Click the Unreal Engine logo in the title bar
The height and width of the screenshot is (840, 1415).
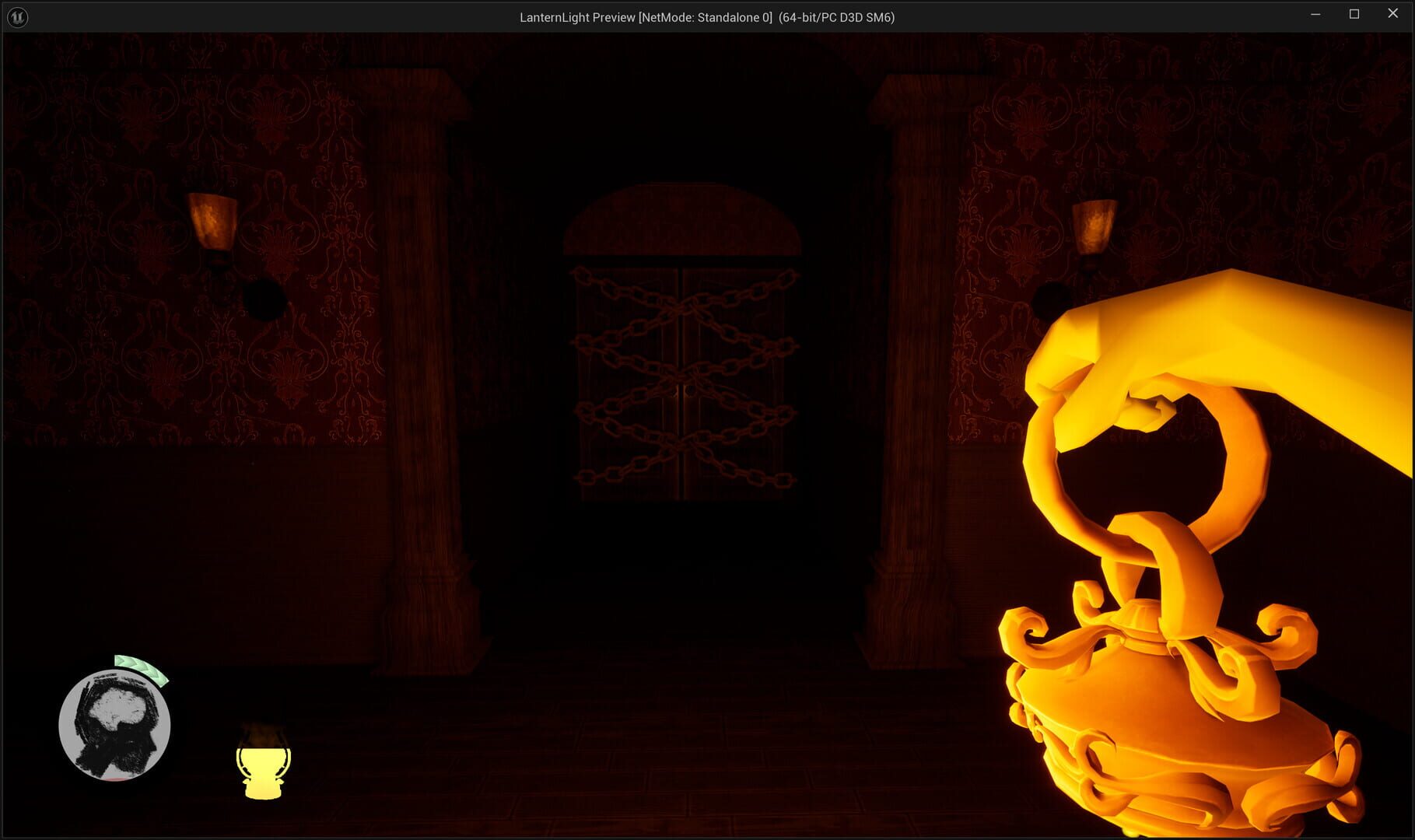[x=16, y=16]
